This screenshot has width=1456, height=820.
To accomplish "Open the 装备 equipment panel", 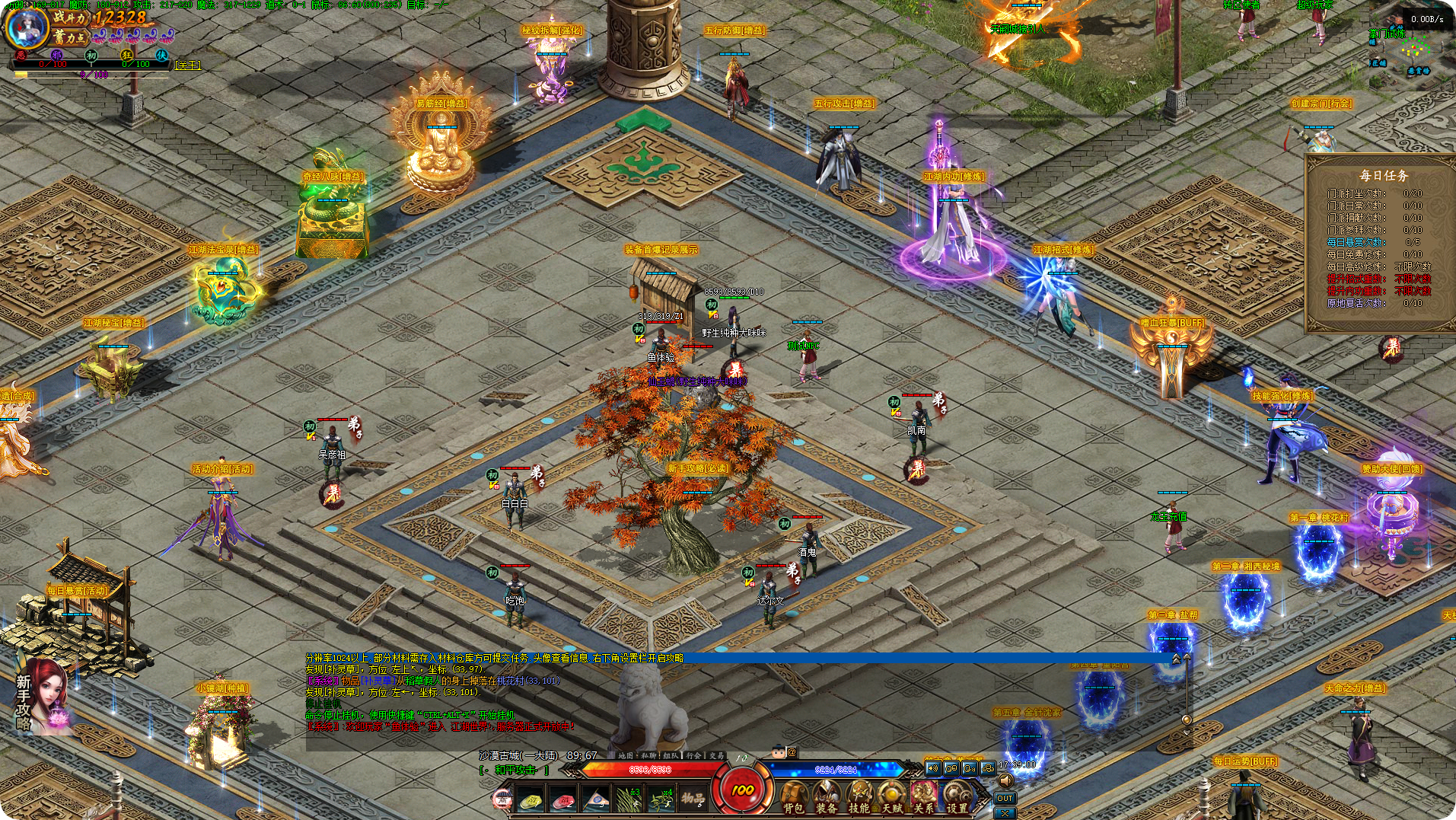I will point(826,797).
